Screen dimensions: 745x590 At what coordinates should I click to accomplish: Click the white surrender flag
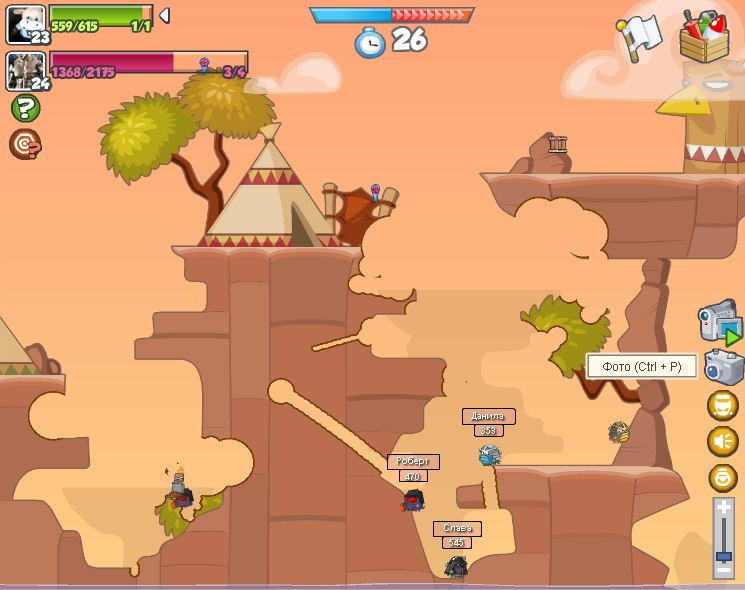click(x=639, y=38)
